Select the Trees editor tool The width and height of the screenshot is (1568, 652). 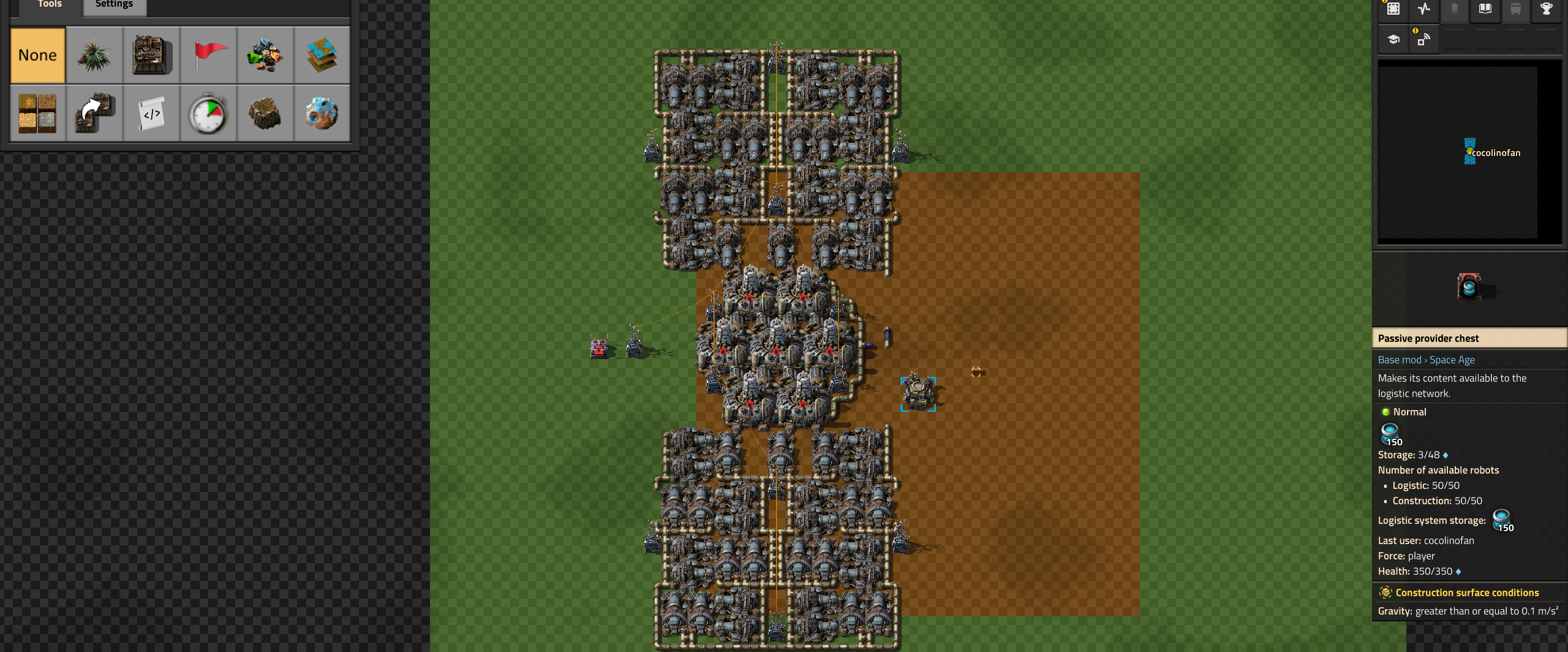click(x=94, y=55)
